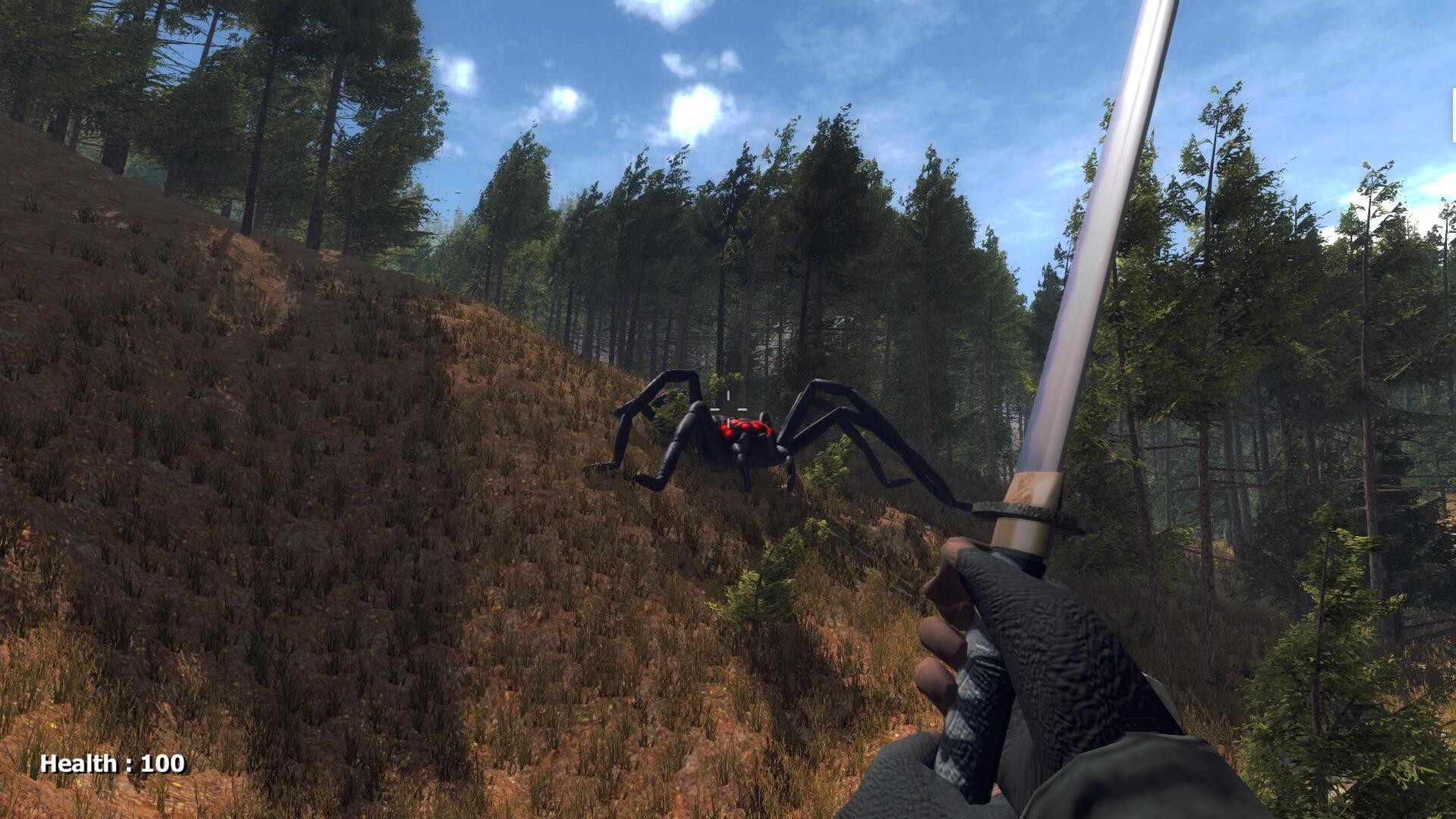
Task: Click the word Health in the HUD
Action: pyautogui.click(x=80, y=763)
